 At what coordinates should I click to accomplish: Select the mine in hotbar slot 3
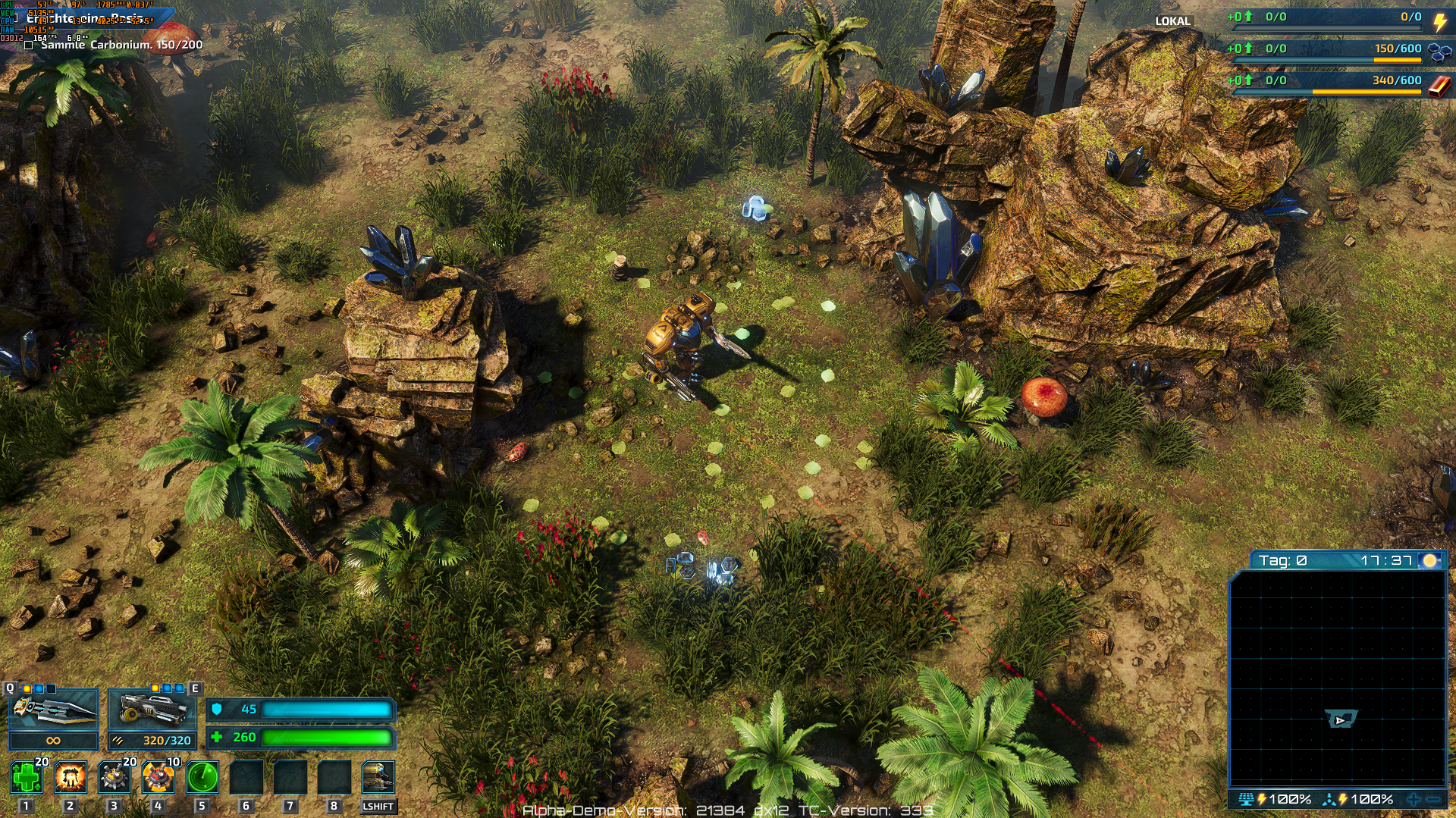point(113,775)
